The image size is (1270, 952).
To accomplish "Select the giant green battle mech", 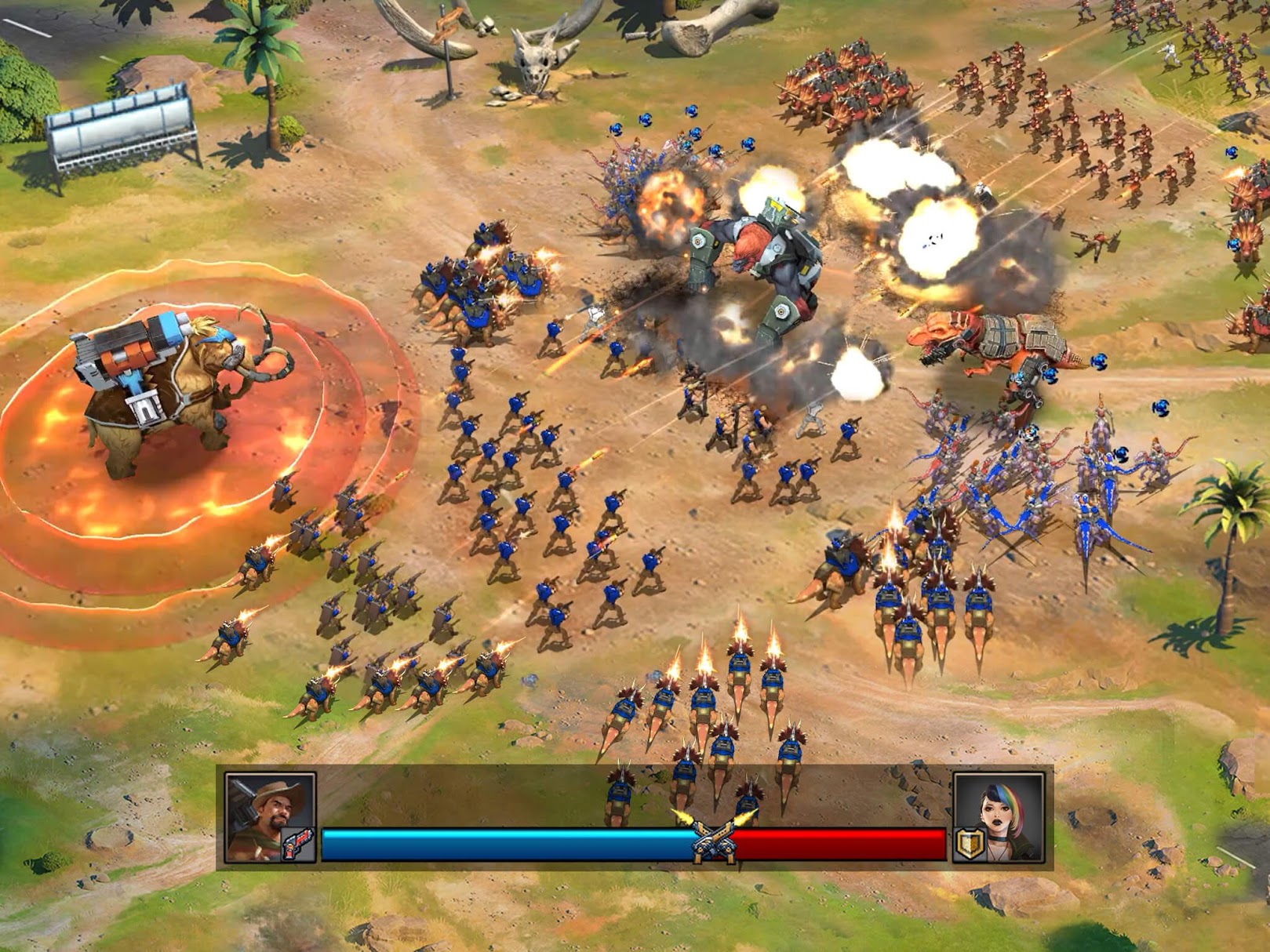I will click(x=761, y=259).
